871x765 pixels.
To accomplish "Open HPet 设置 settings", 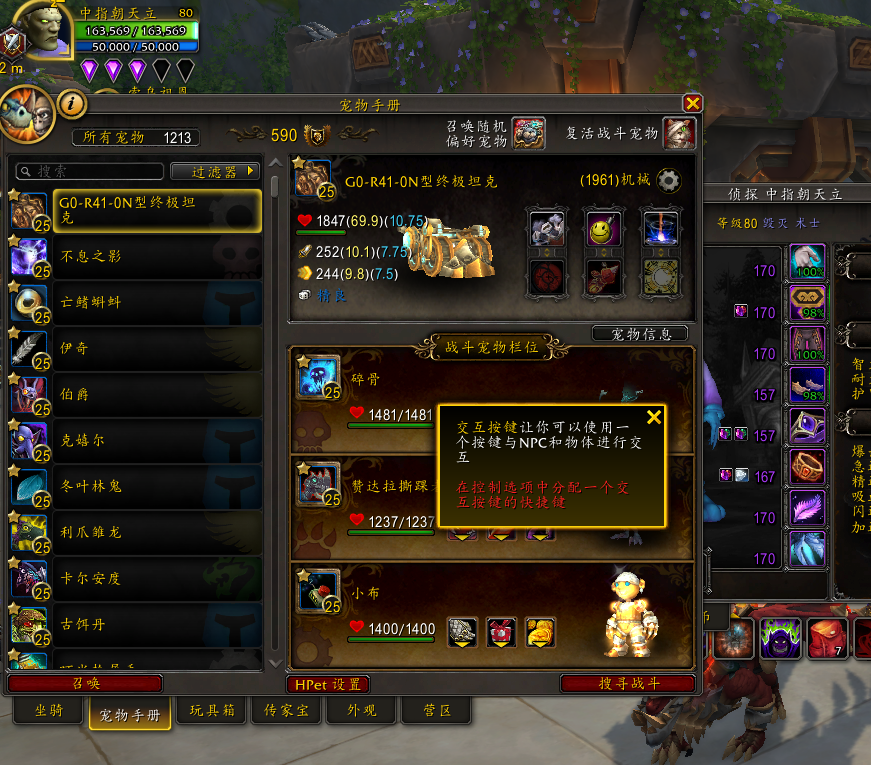I will tap(327, 685).
